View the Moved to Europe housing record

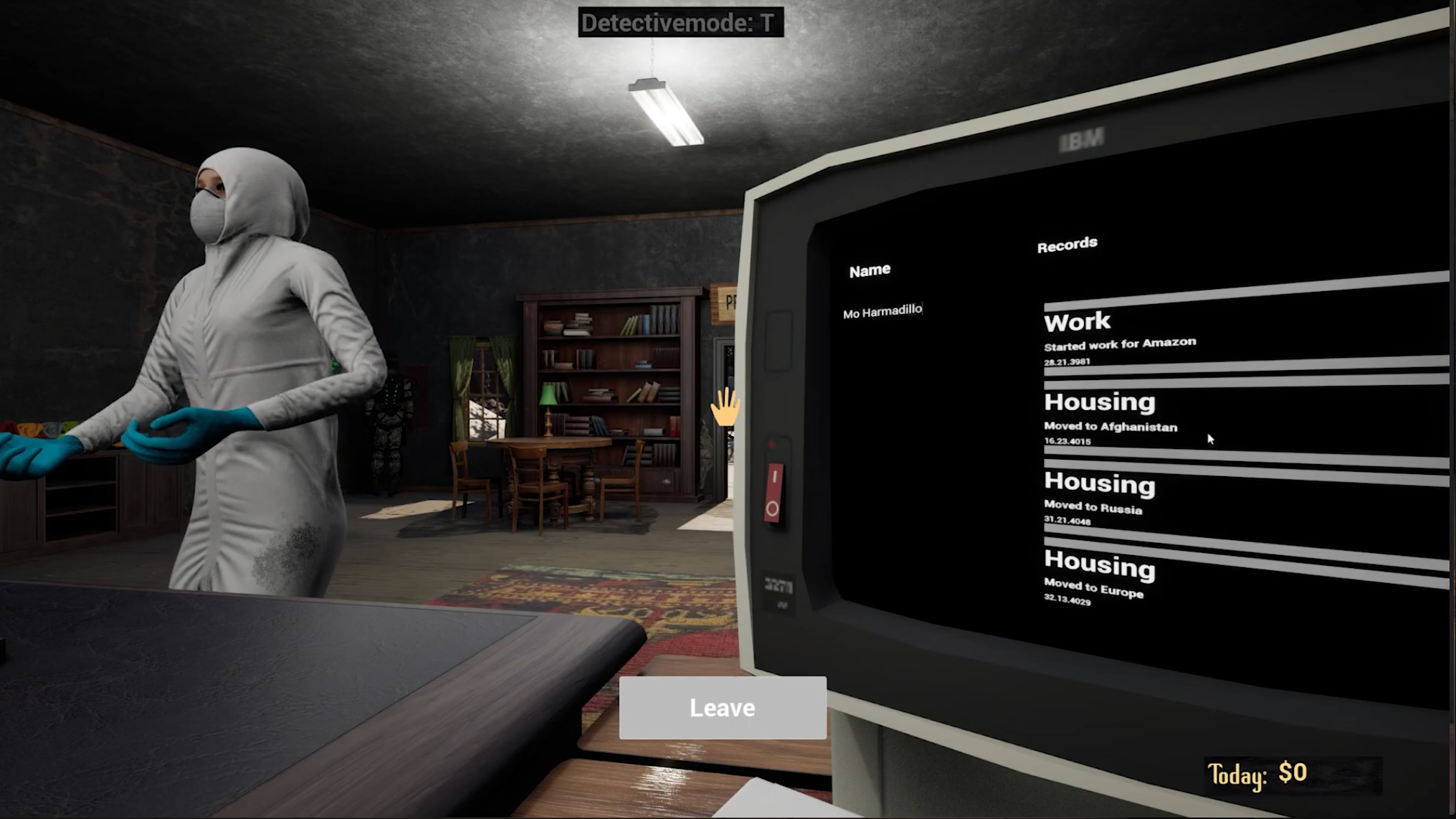[1099, 576]
